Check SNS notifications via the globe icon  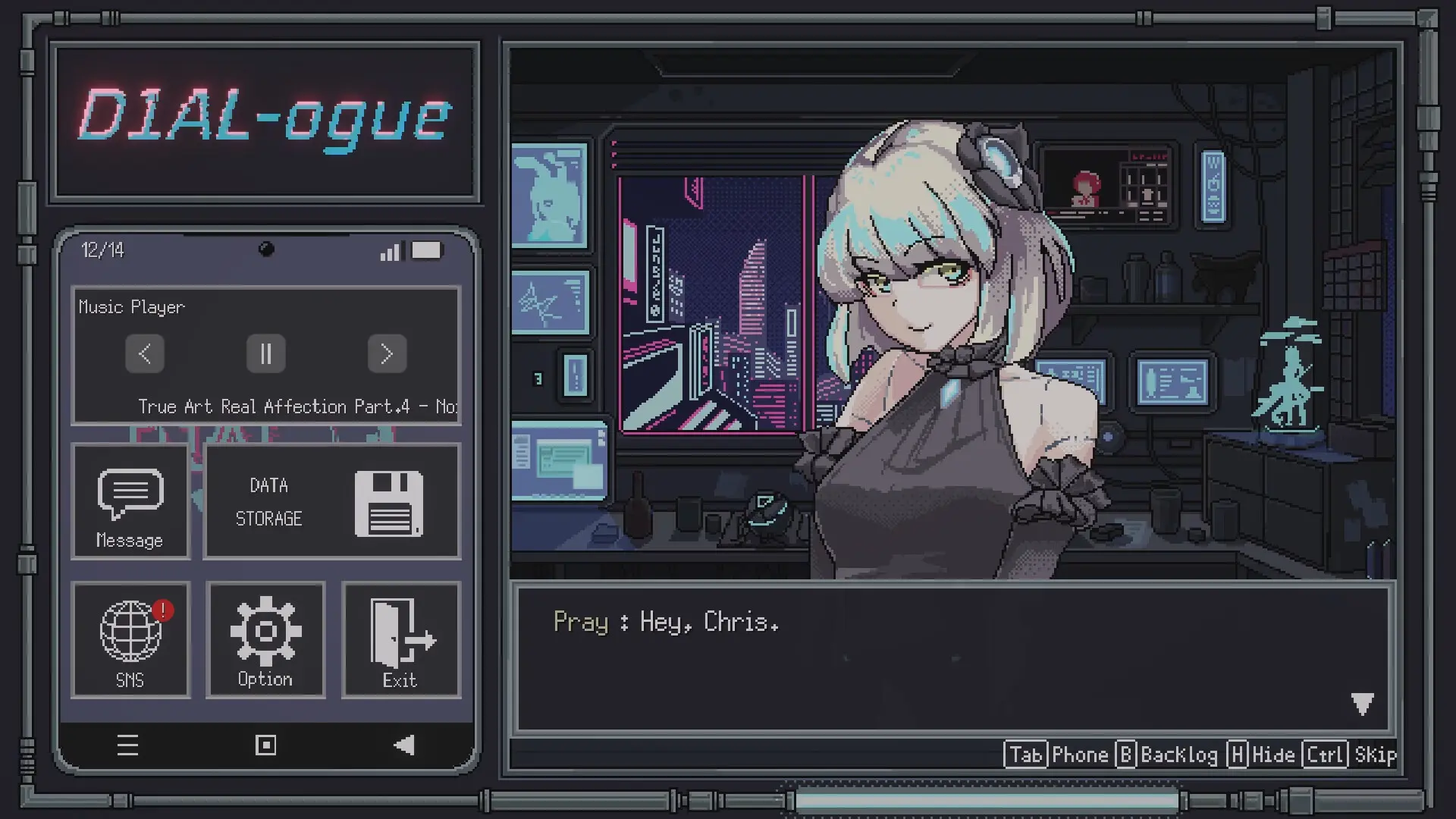tap(130, 639)
